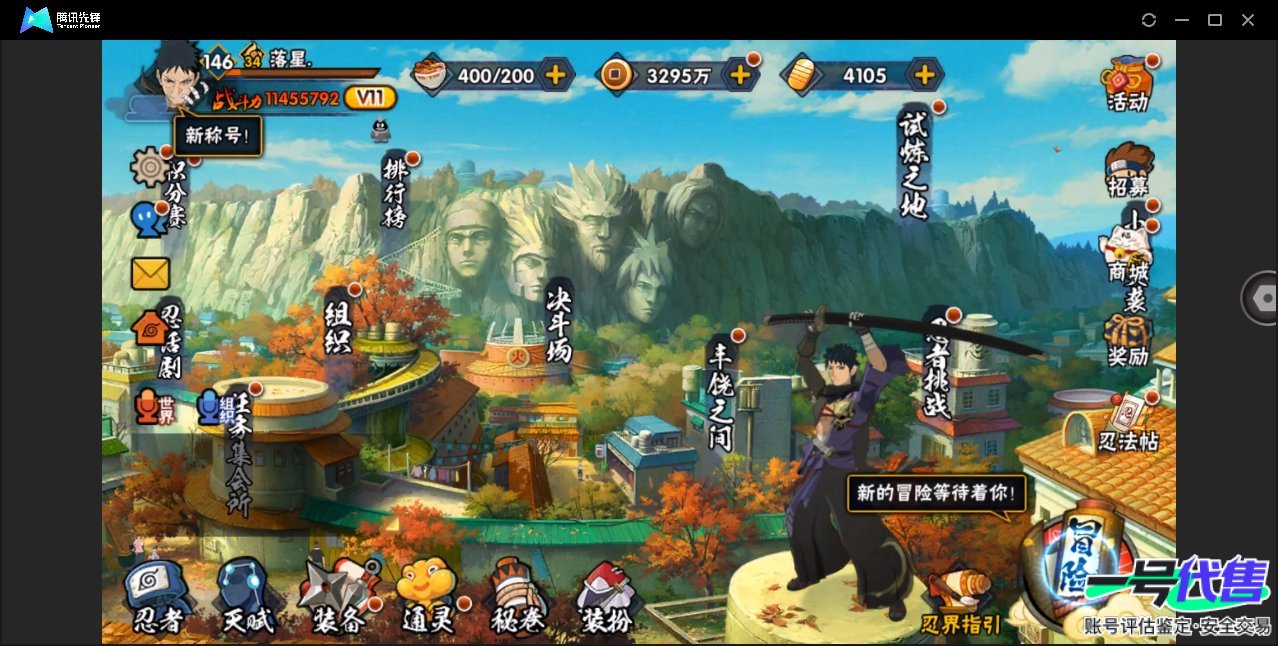Open the 忍者 ninja menu
Viewport: 1278px width, 646px height.
click(158, 597)
